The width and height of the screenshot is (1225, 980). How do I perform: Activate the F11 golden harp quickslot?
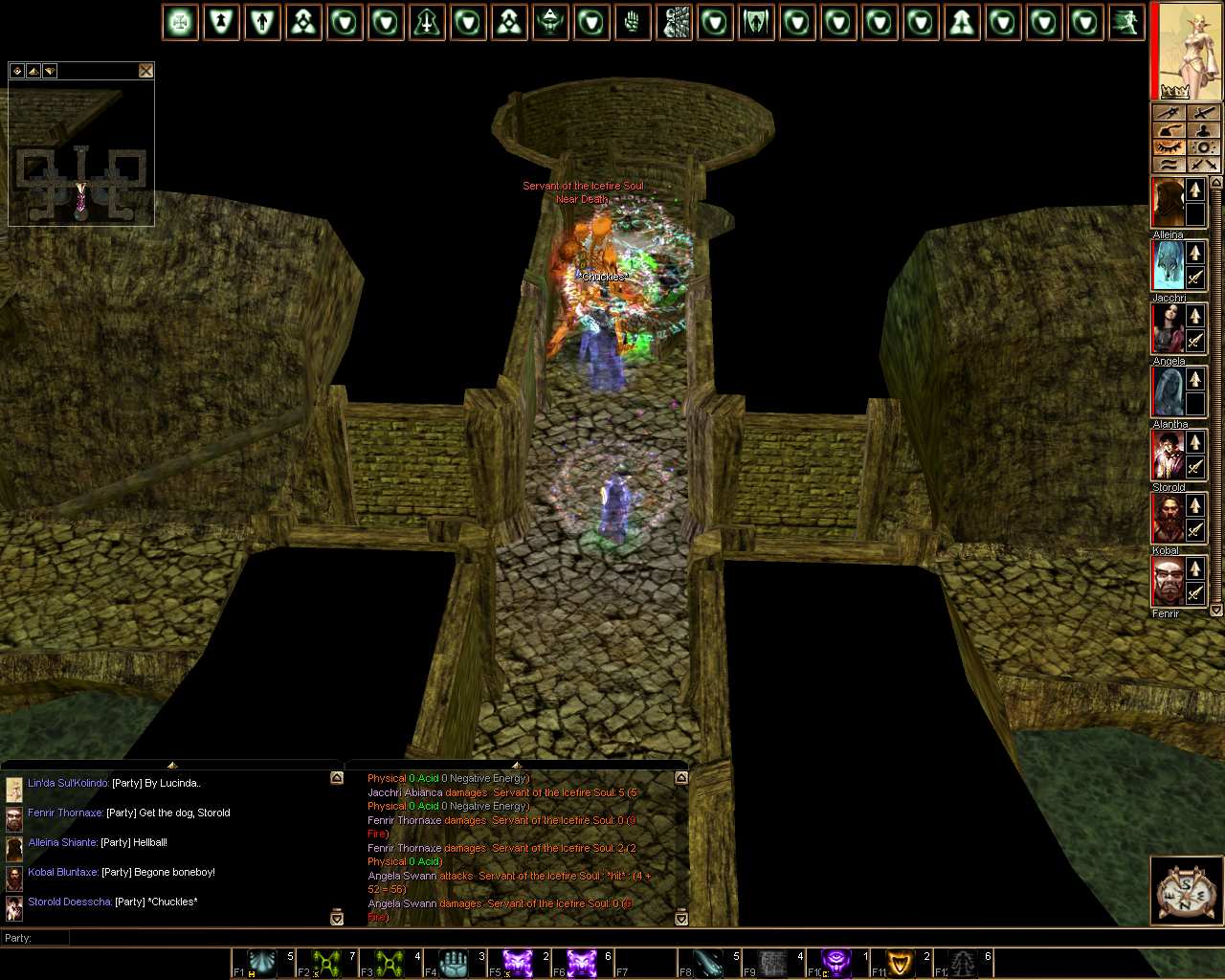pos(901,962)
